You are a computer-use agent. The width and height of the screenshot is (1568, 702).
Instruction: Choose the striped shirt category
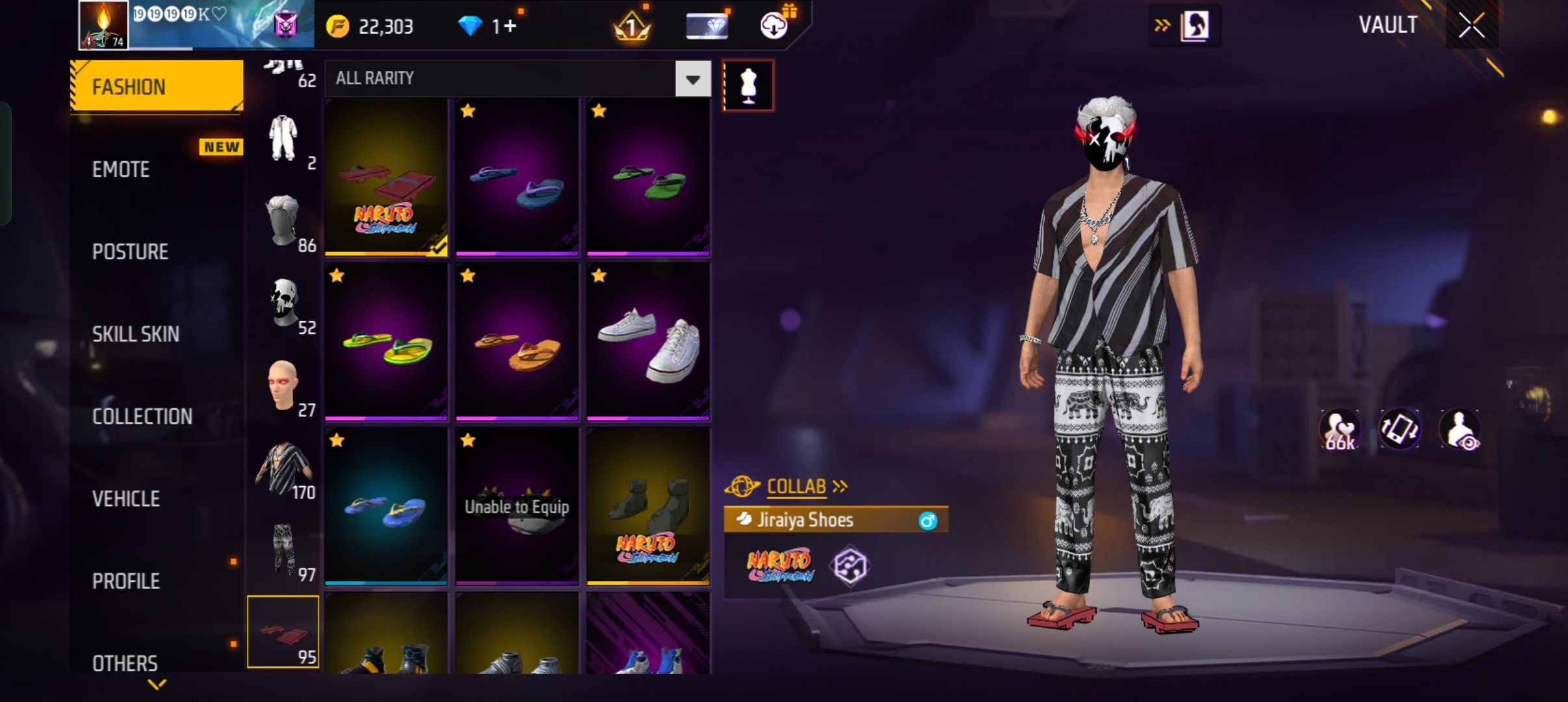tap(285, 468)
